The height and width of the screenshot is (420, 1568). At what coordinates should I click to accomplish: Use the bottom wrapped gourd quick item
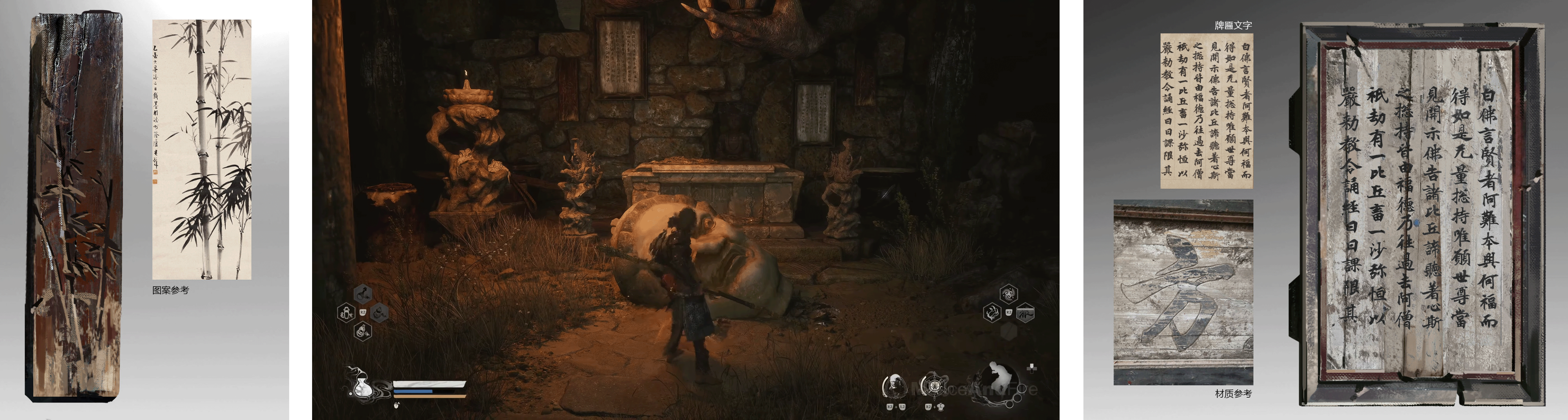[x=363, y=332]
